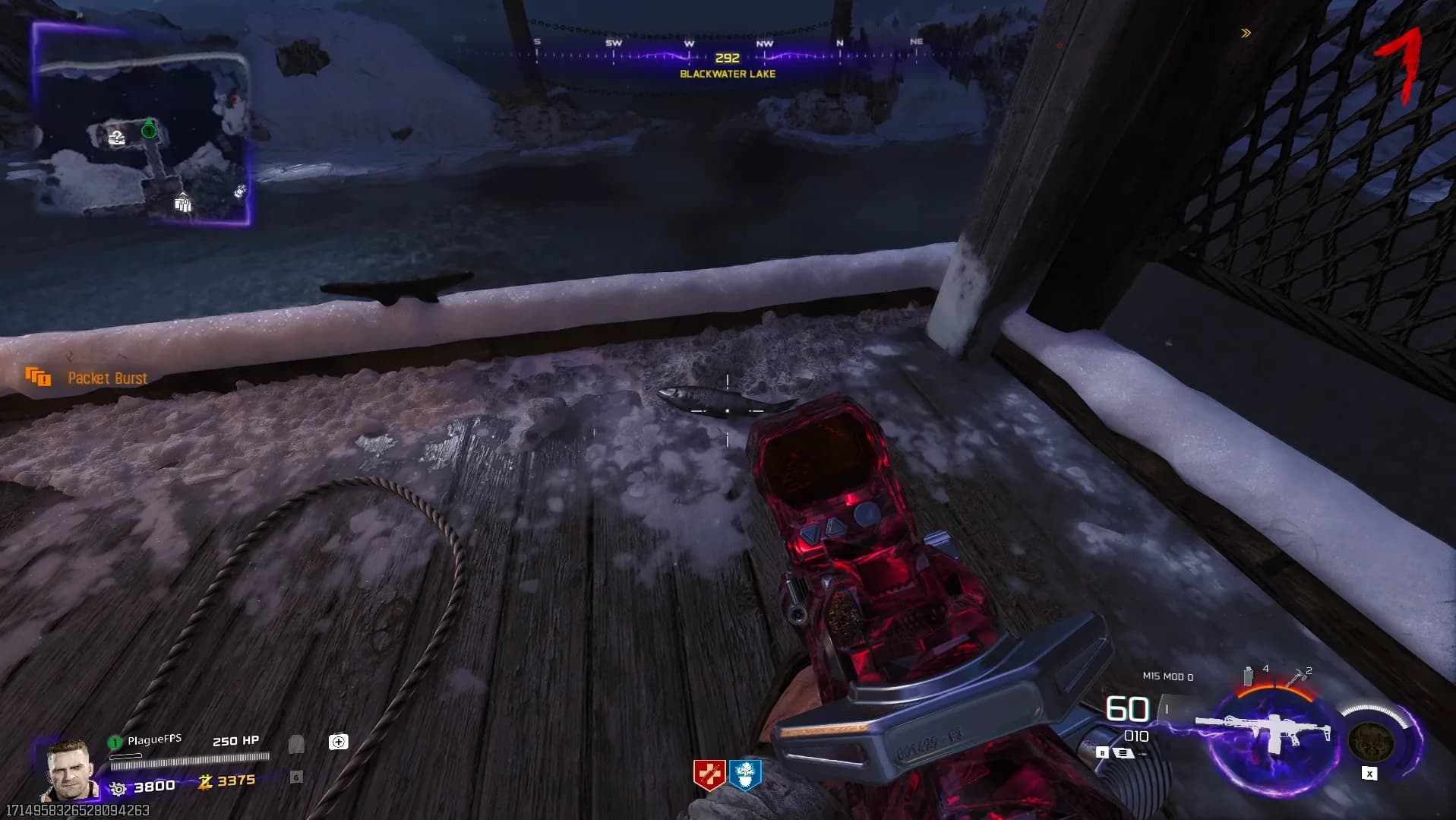Select the red Juggernog perk icon
The height and width of the screenshot is (820, 1456).
click(709, 775)
